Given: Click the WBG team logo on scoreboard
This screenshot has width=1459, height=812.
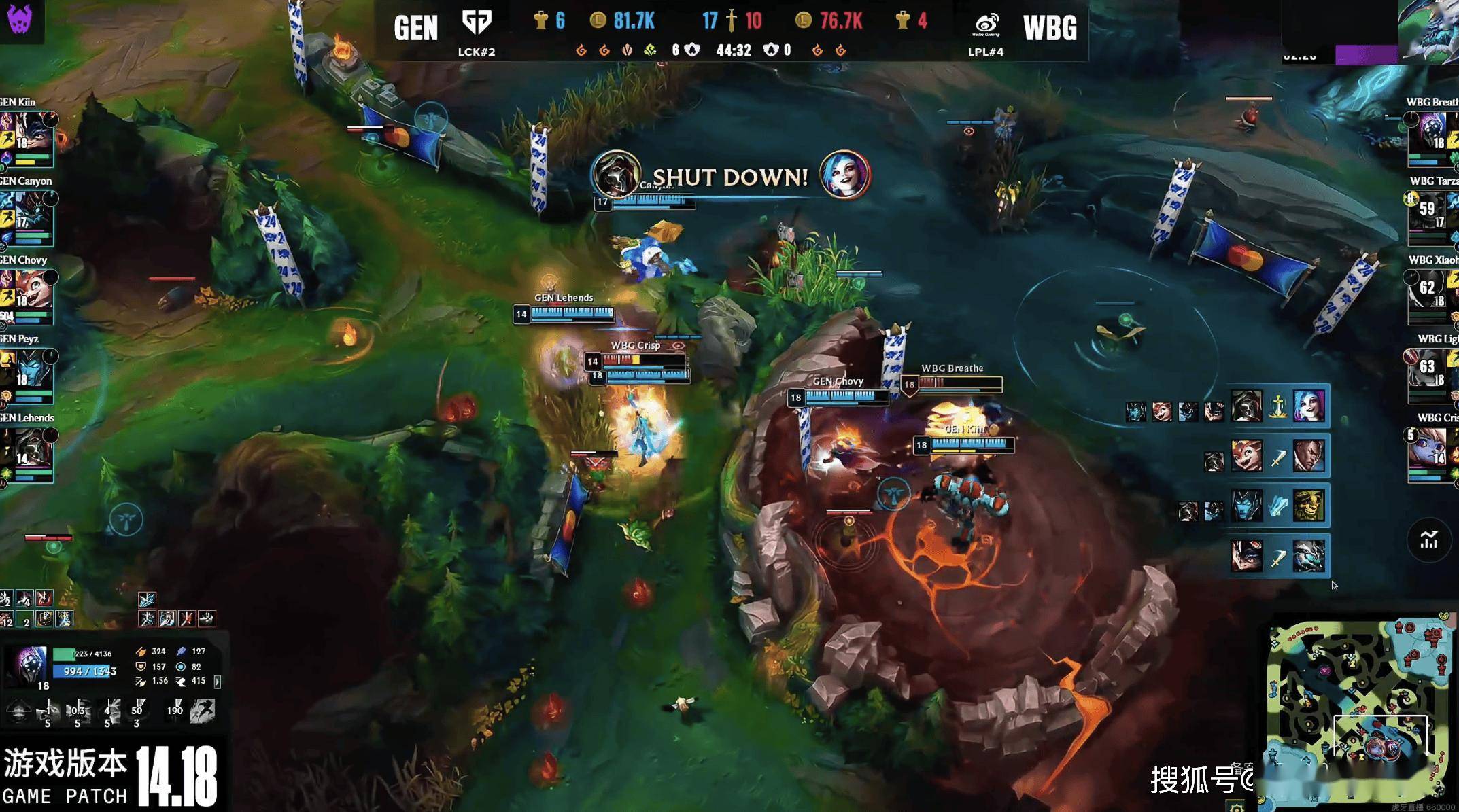Looking at the screenshot, I should click(x=986, y=24).
